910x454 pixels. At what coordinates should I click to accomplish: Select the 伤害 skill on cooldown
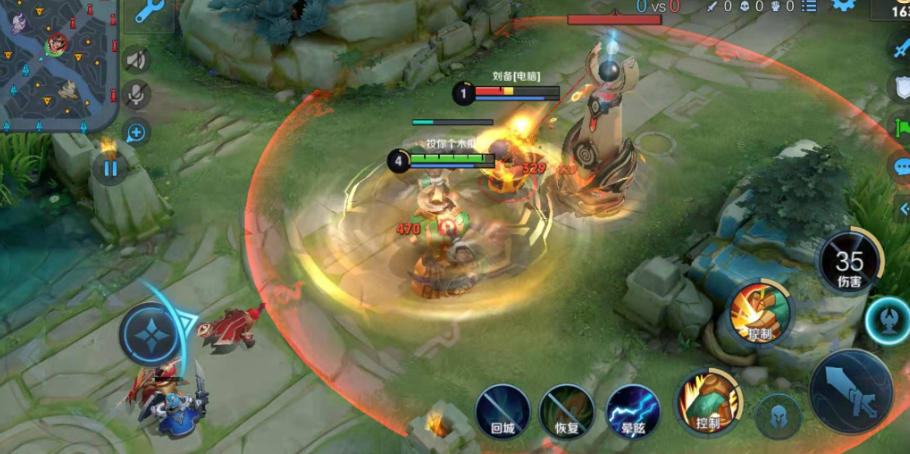click(x=849, y=263)
